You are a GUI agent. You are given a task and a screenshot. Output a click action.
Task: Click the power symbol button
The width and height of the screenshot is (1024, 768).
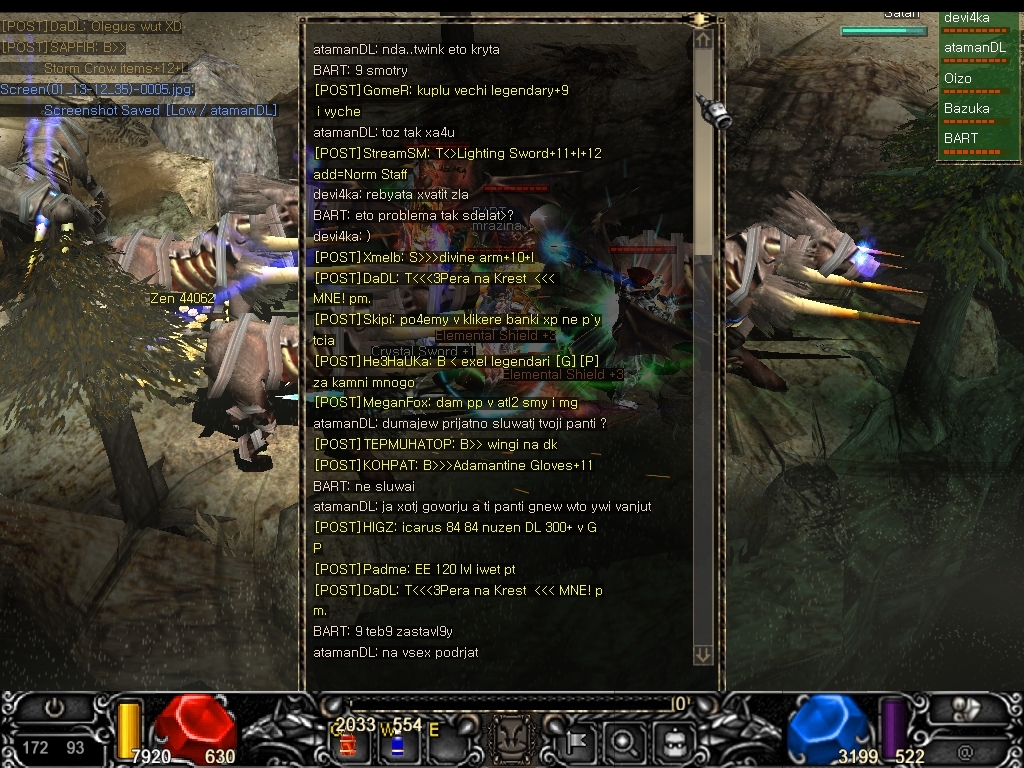[x=54, y=709]
